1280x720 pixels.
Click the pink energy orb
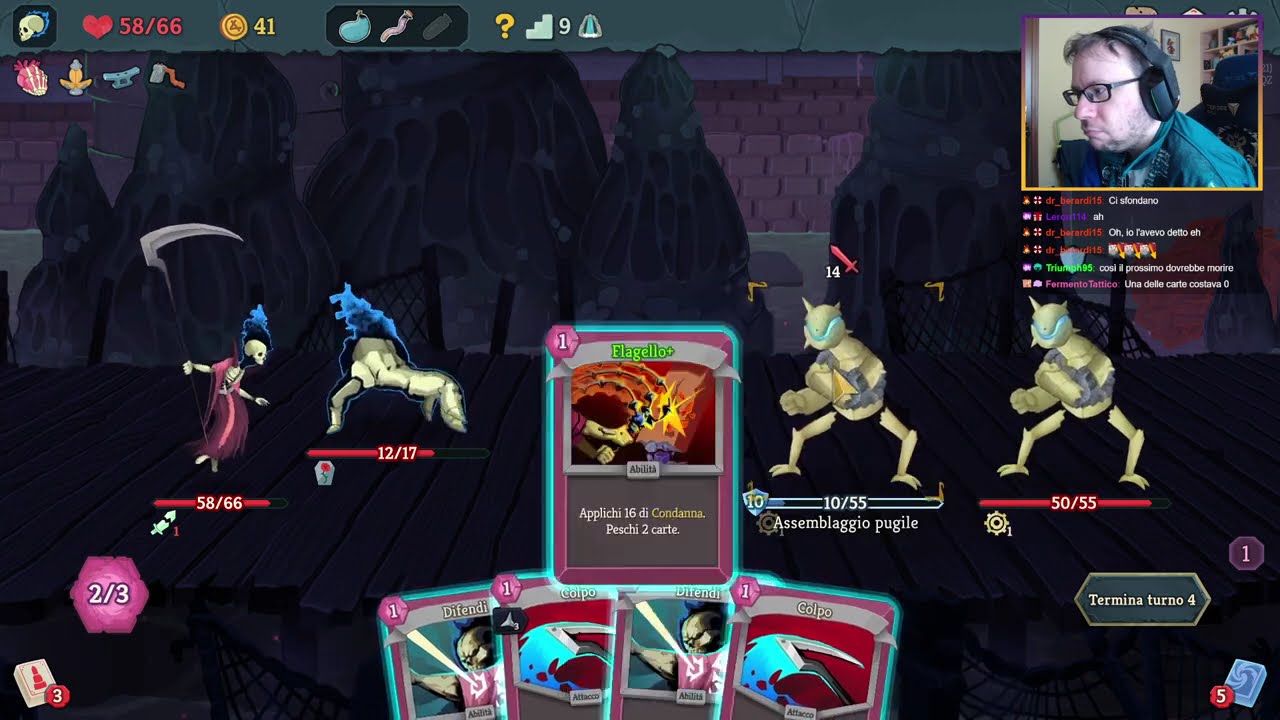(x=109, y=594)
